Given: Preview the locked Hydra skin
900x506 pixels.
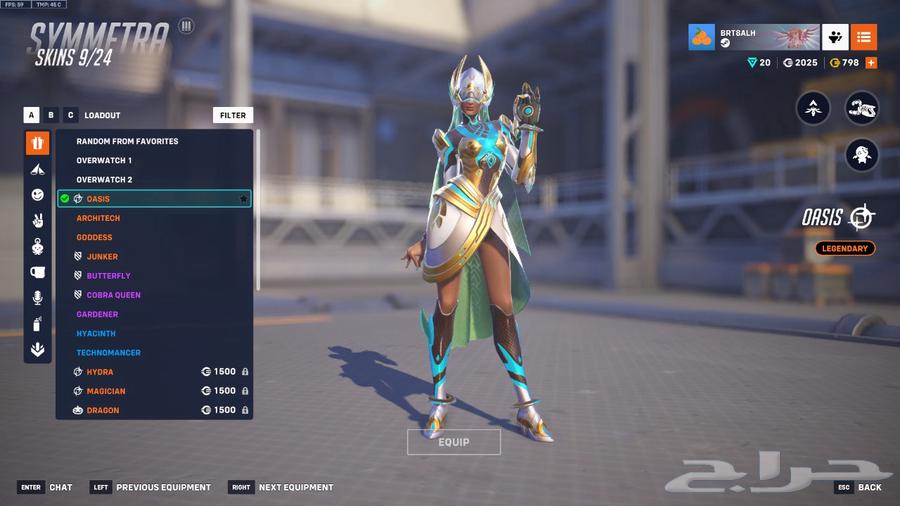Looking at the screenshot, I should (100, 372).
